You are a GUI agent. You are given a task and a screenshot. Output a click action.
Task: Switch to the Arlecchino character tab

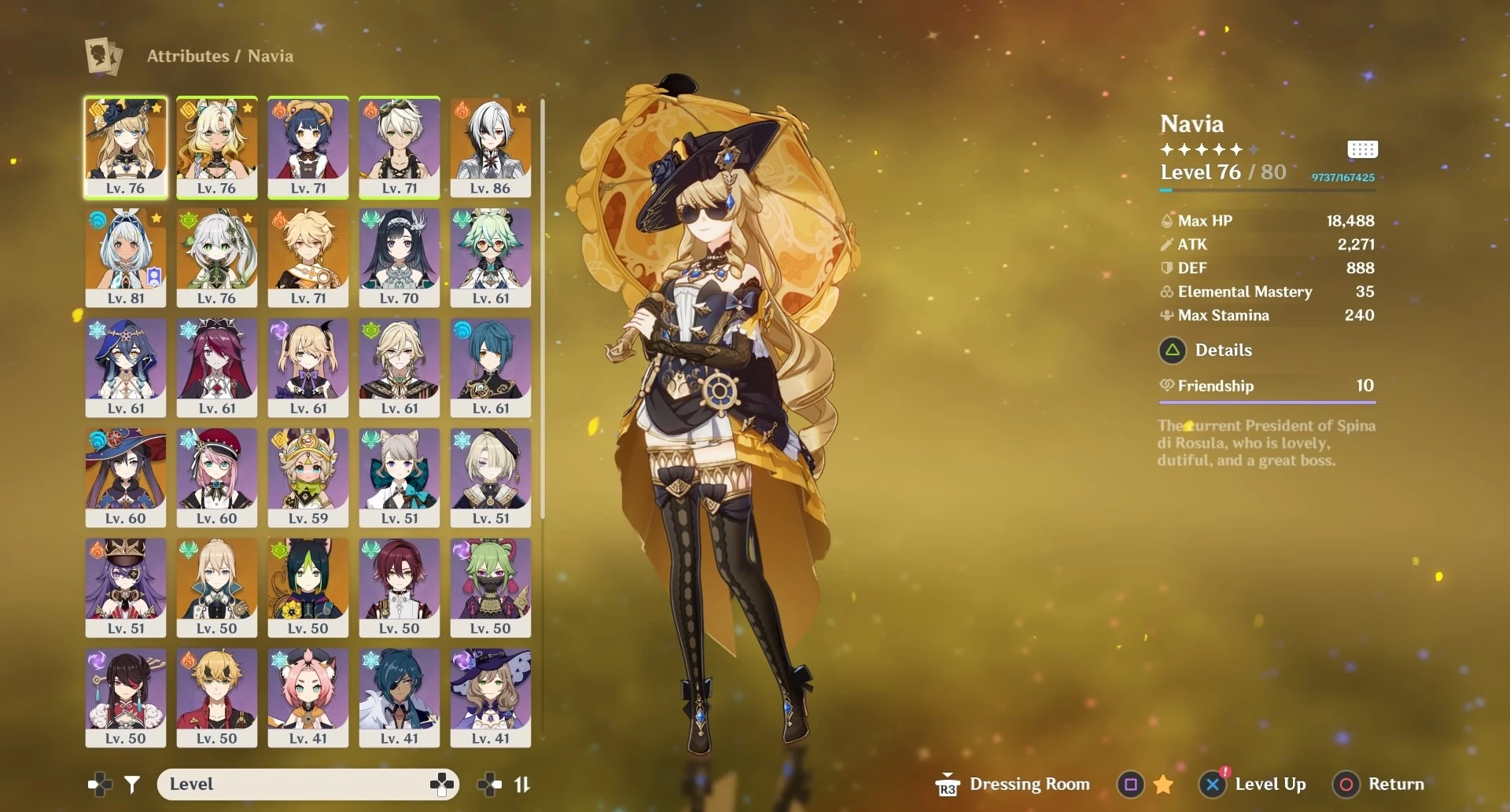490,148
